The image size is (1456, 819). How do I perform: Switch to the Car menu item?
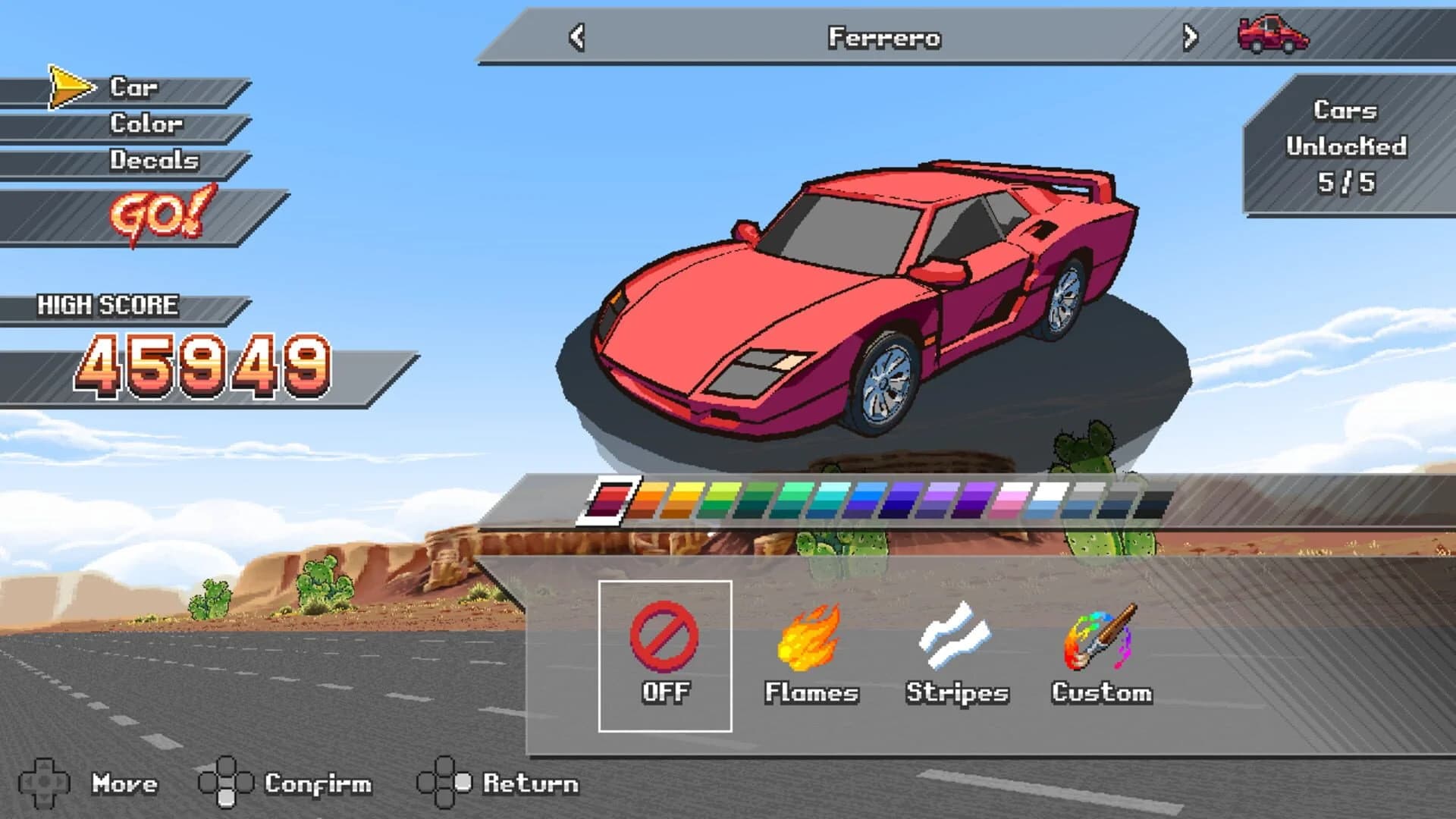[x=133, y=87]
